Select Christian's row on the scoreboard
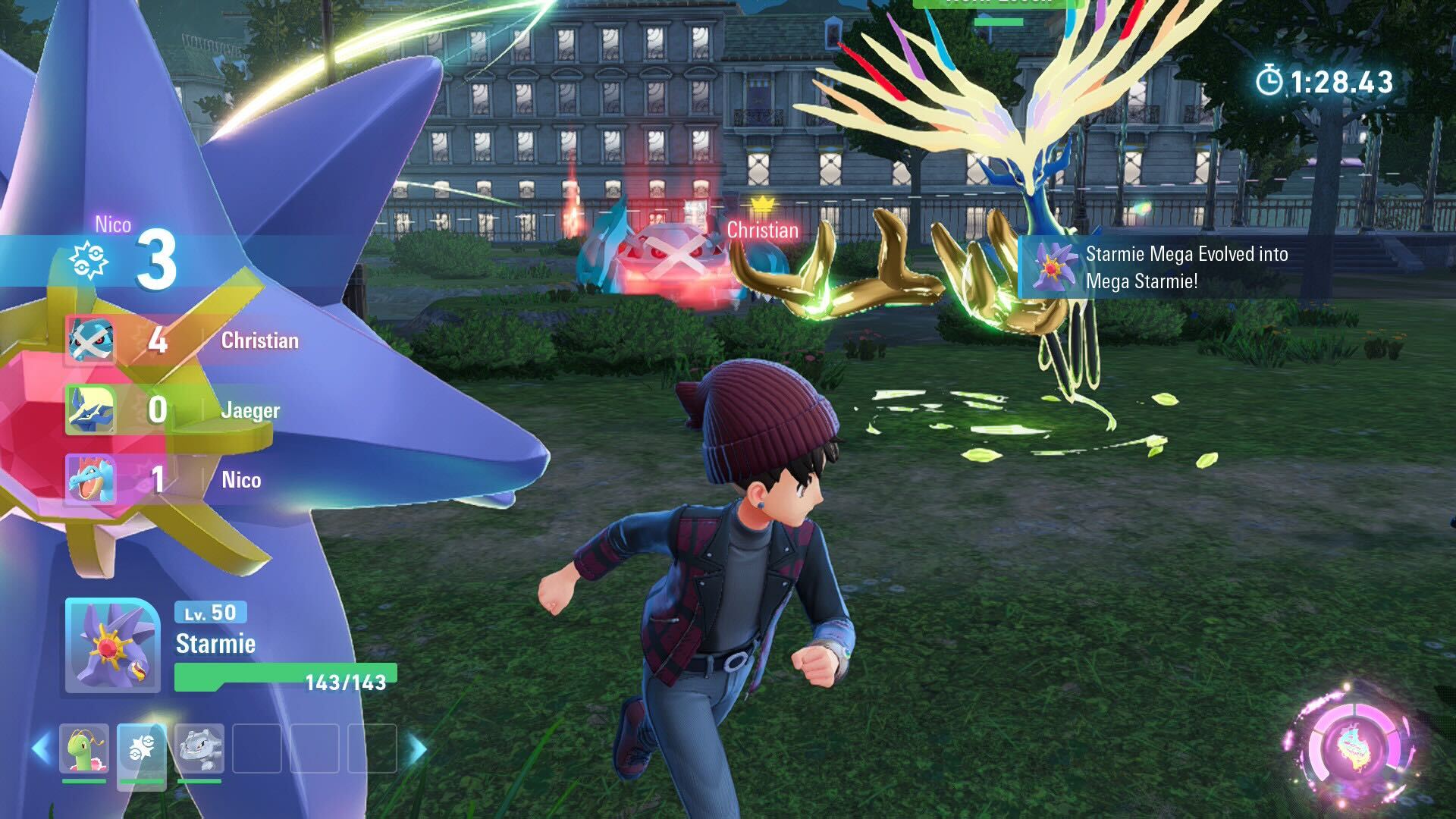The height and width of the screenshot is (819, 1456). pyautogui.click(x=182, y=340)
